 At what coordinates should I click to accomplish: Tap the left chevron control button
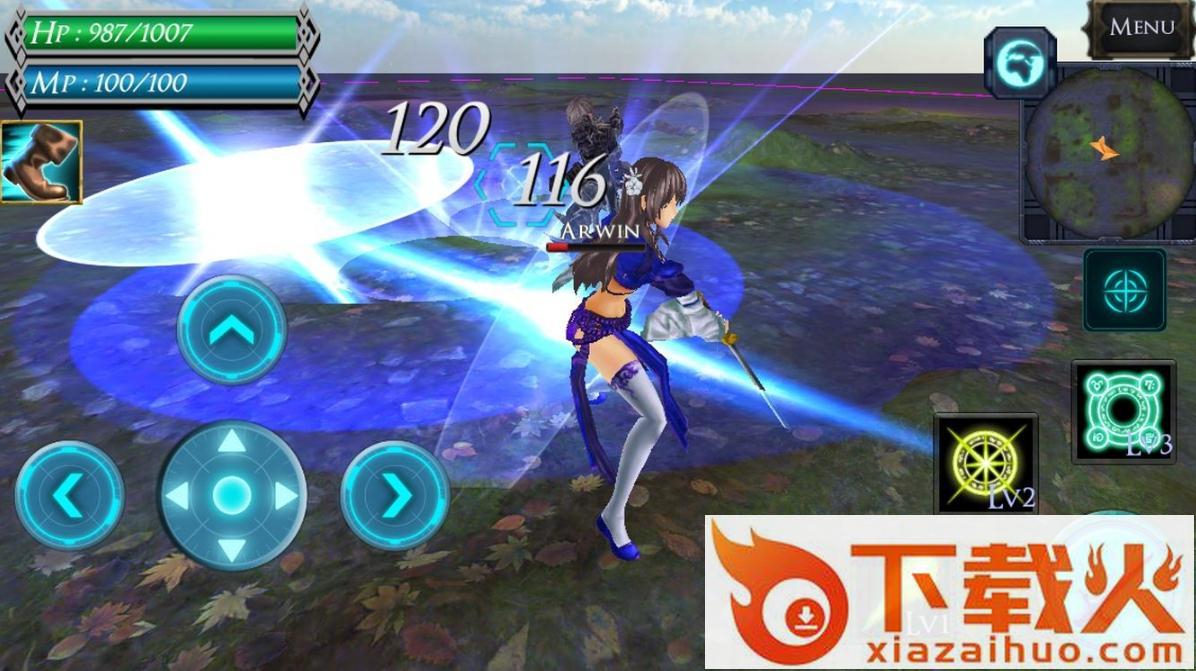tap(69, 495)
